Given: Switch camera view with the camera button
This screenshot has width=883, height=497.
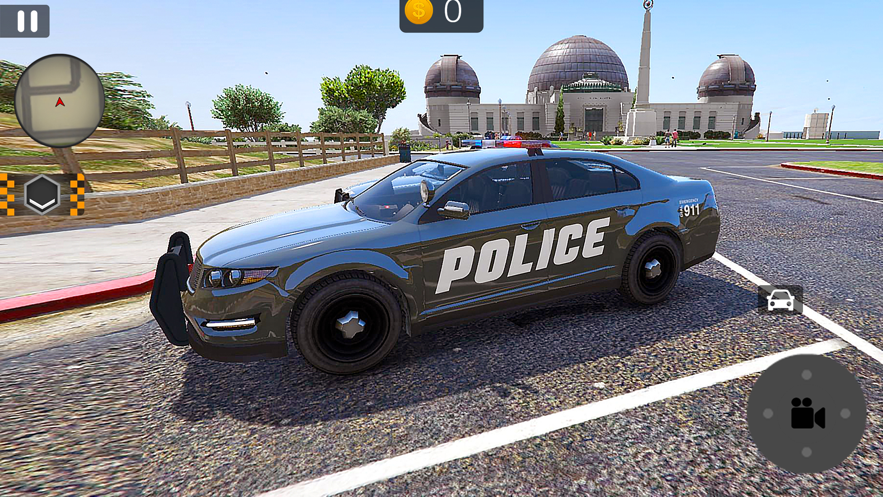Looking at the screenshot, I should (806, 413).
